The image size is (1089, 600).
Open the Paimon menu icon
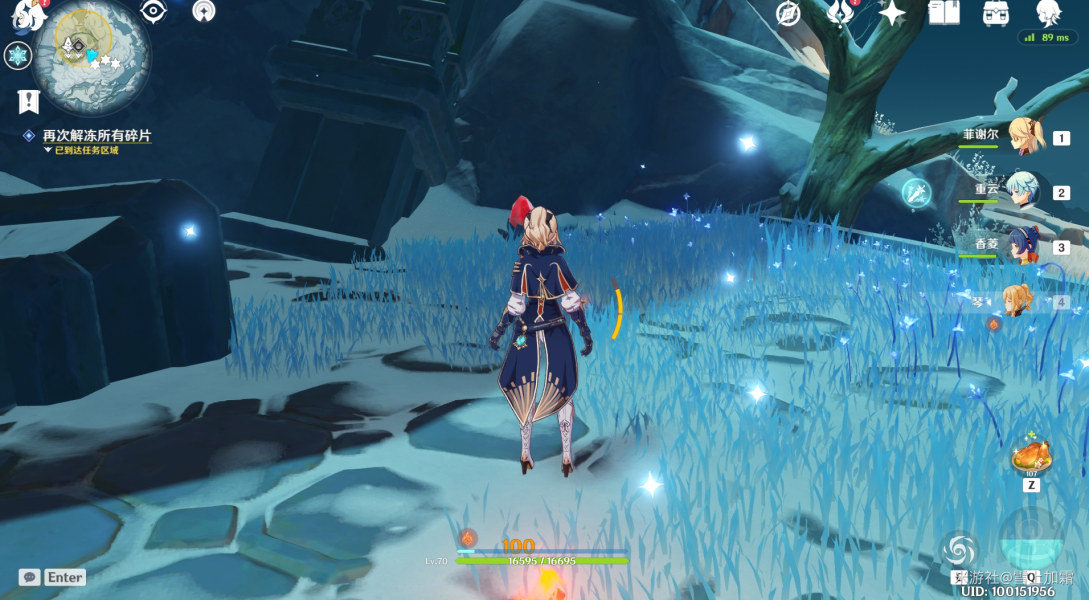(29, 15)
